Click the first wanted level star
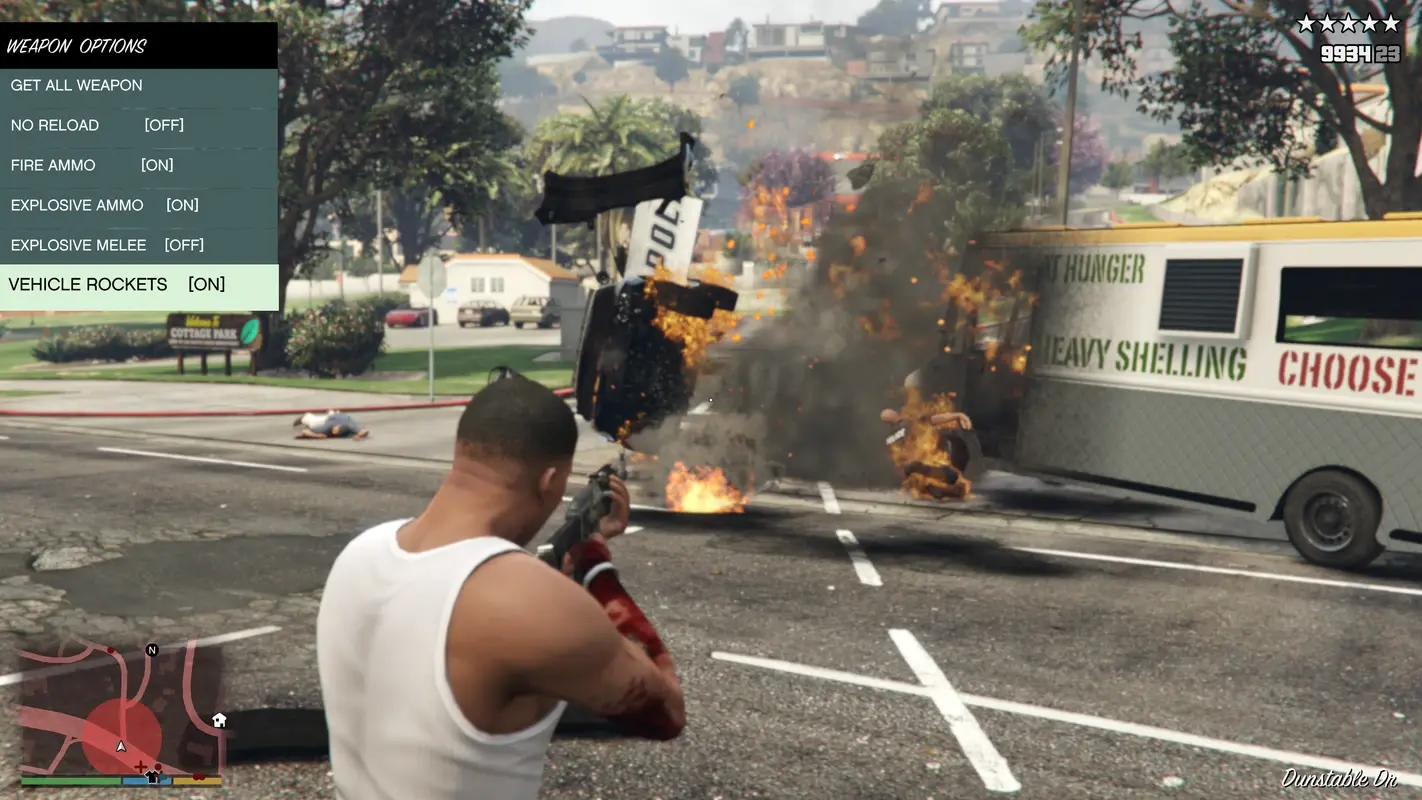The image size is (1422, 800). [1306, 22]
